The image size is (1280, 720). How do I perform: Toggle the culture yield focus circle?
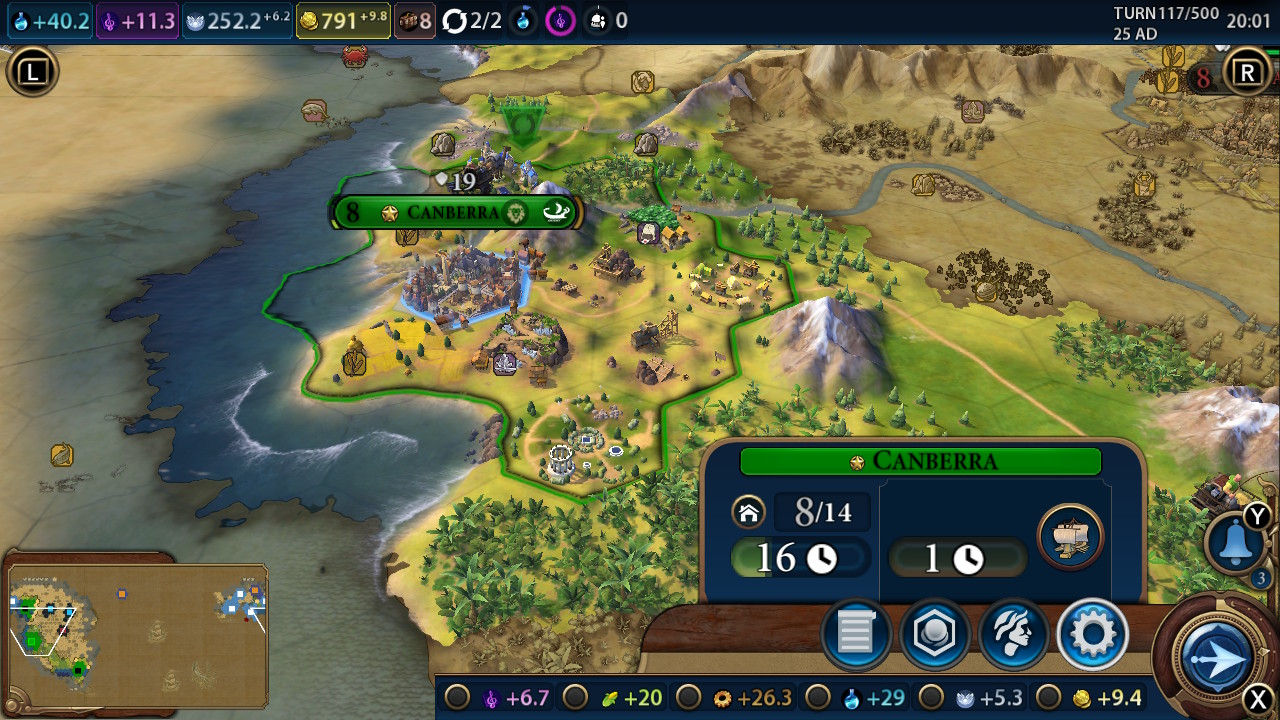tap(458, 697)
